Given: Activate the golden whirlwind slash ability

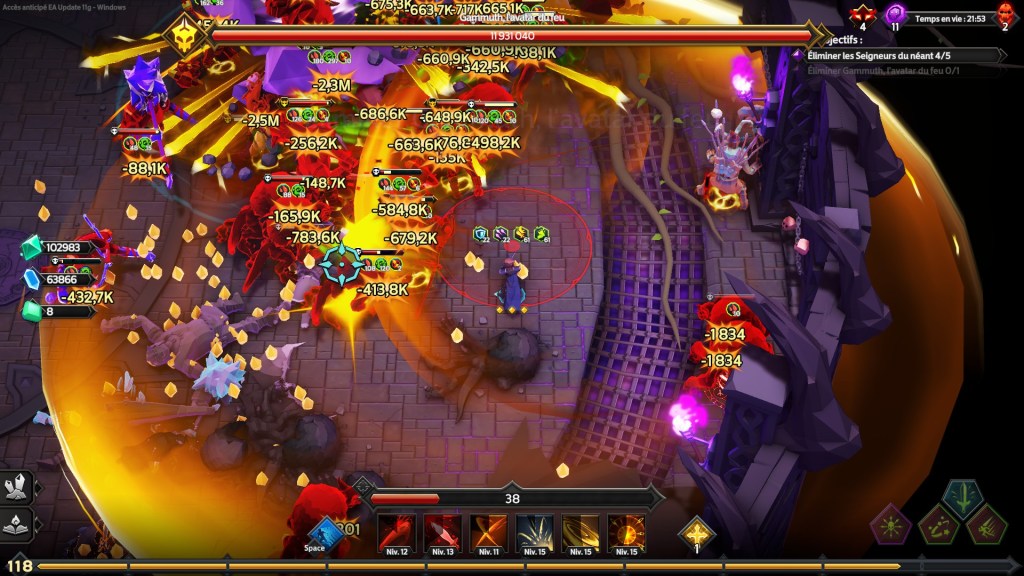Looking at the screenshot, I should [x=580, y=534].
